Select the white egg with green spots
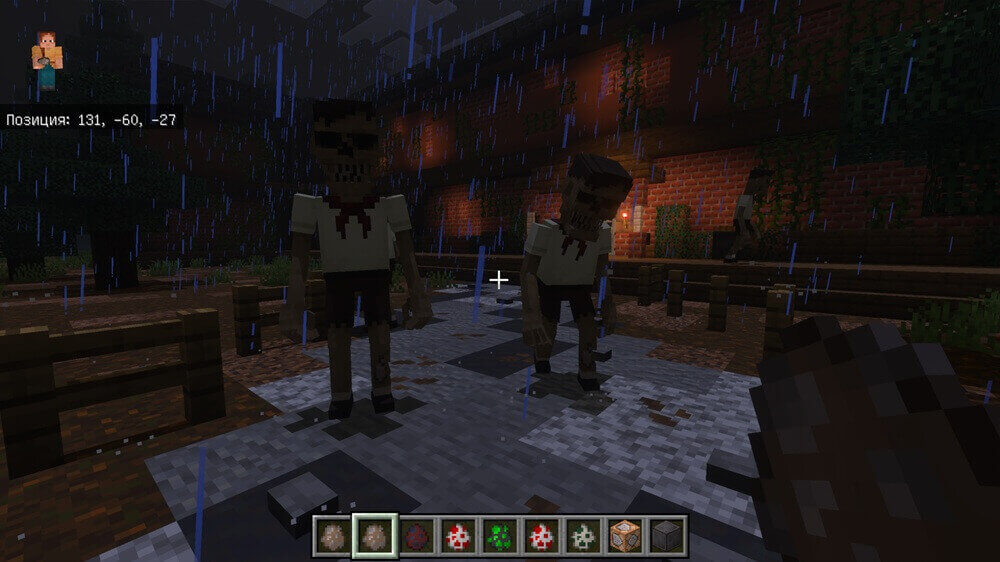1000x562 pixels. pyautogui.click(x=583, y=535)
